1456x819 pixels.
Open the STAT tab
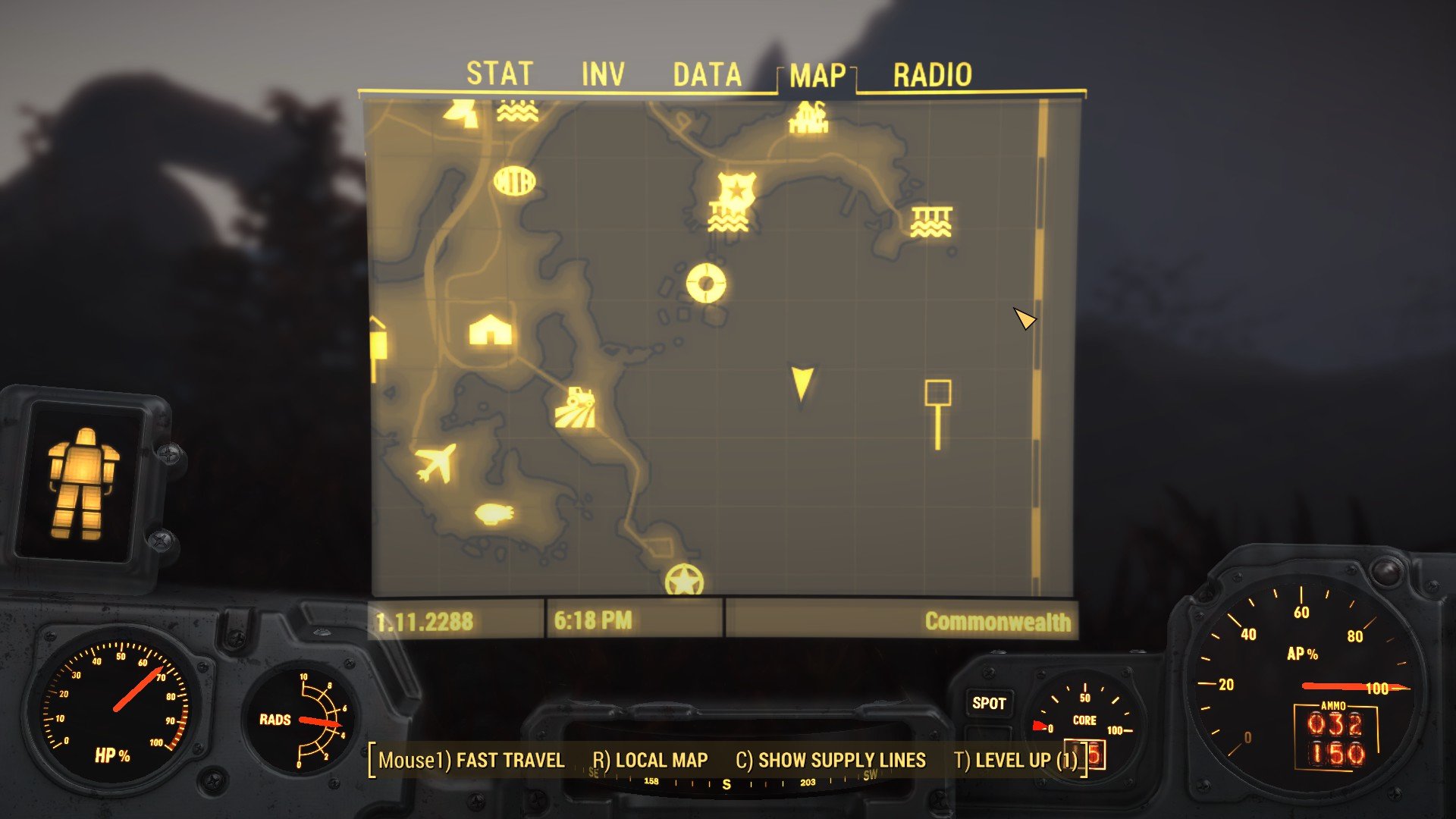coord(500,74)
